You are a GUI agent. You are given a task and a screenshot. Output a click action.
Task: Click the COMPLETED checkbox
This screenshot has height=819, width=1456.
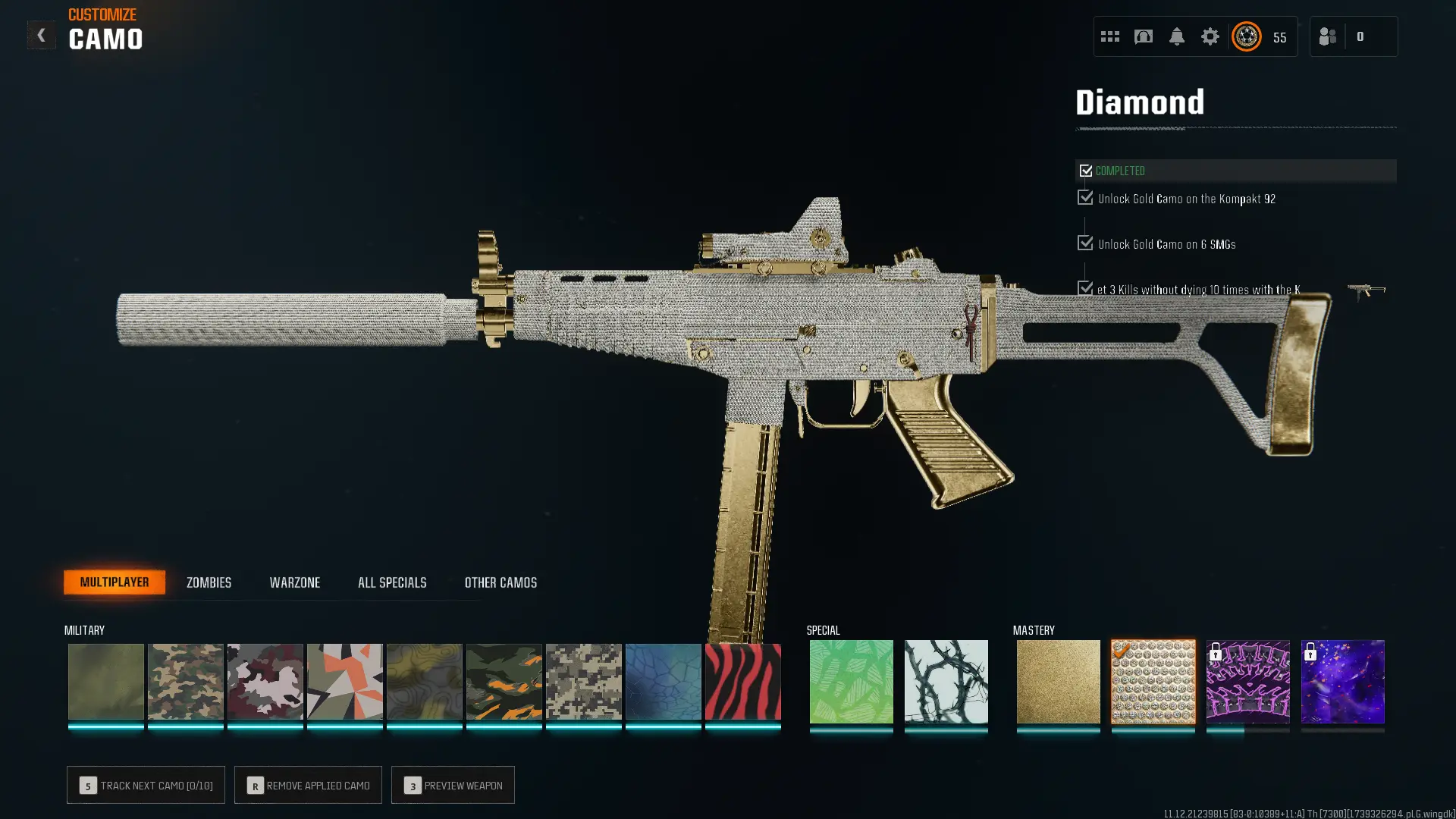(x=1085, y=171)
